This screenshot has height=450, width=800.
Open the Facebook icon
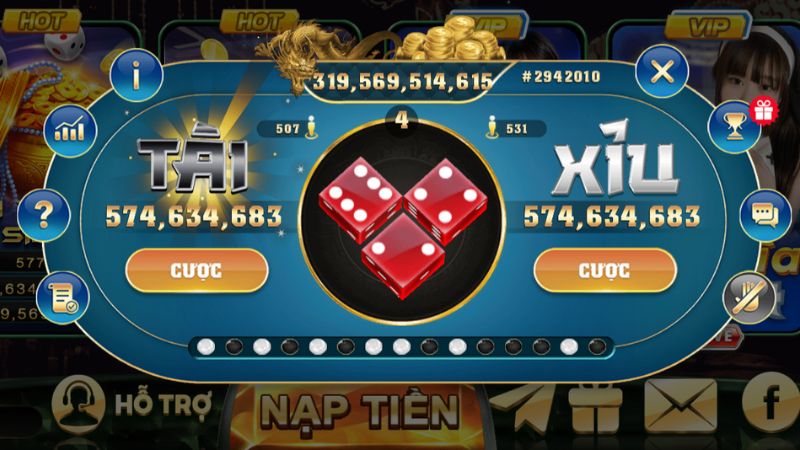click(771, 402)
